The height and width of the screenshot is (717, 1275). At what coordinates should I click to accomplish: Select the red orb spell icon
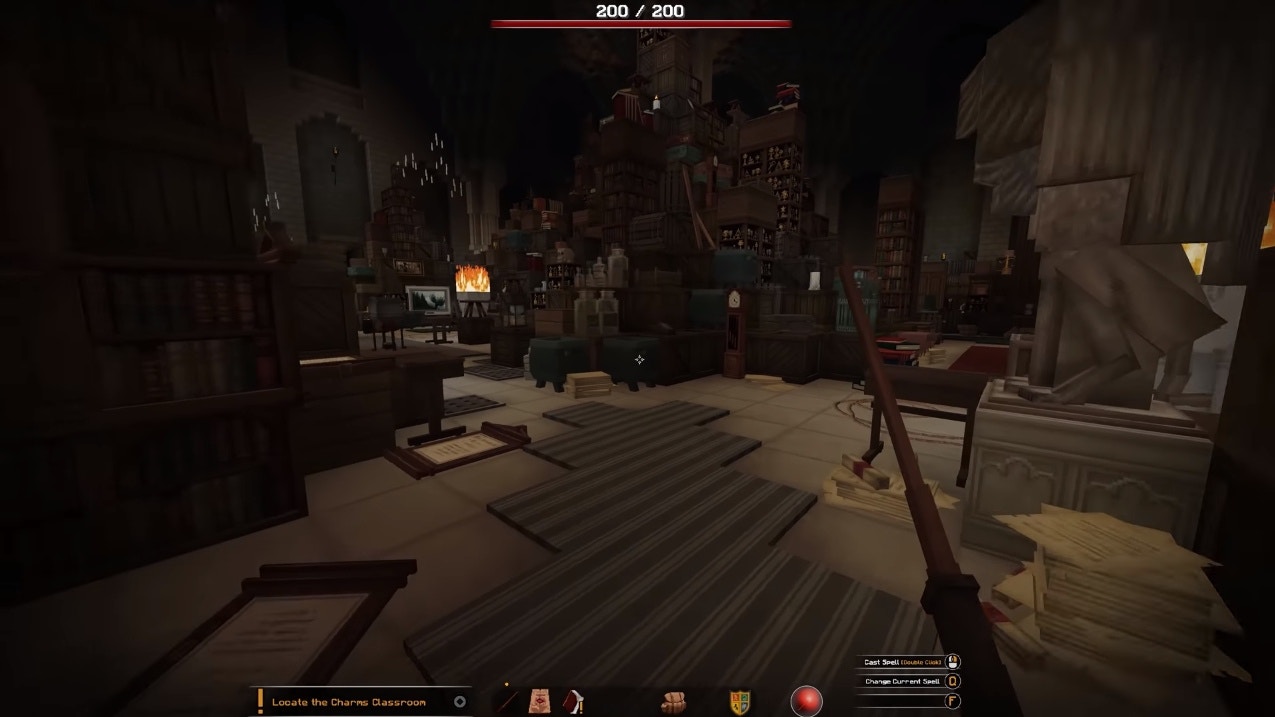click(806, 701)
